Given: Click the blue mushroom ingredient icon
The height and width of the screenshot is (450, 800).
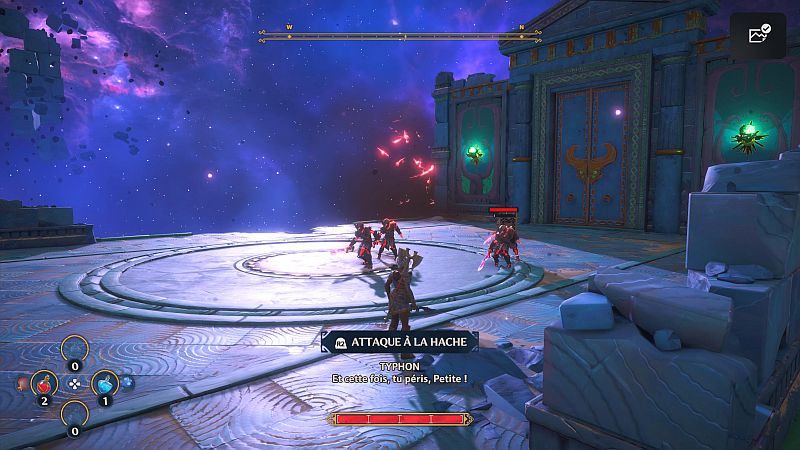Looking at the screenshot, I should coord(128,382).
